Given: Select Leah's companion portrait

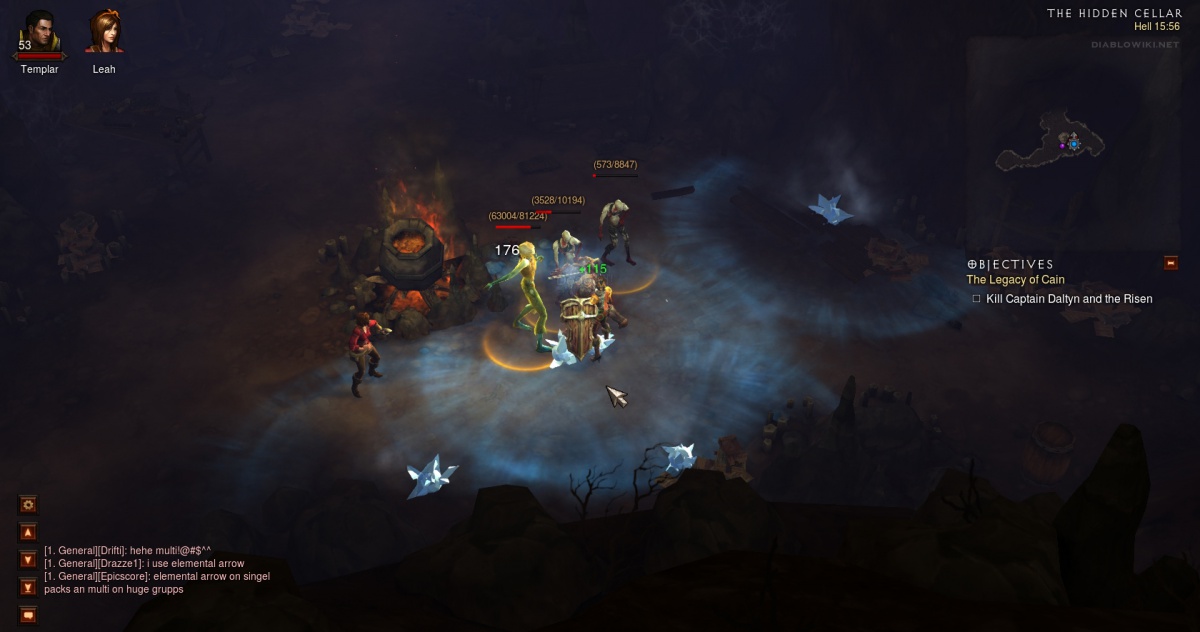Looking at the screenshot, I should [104, 32].
